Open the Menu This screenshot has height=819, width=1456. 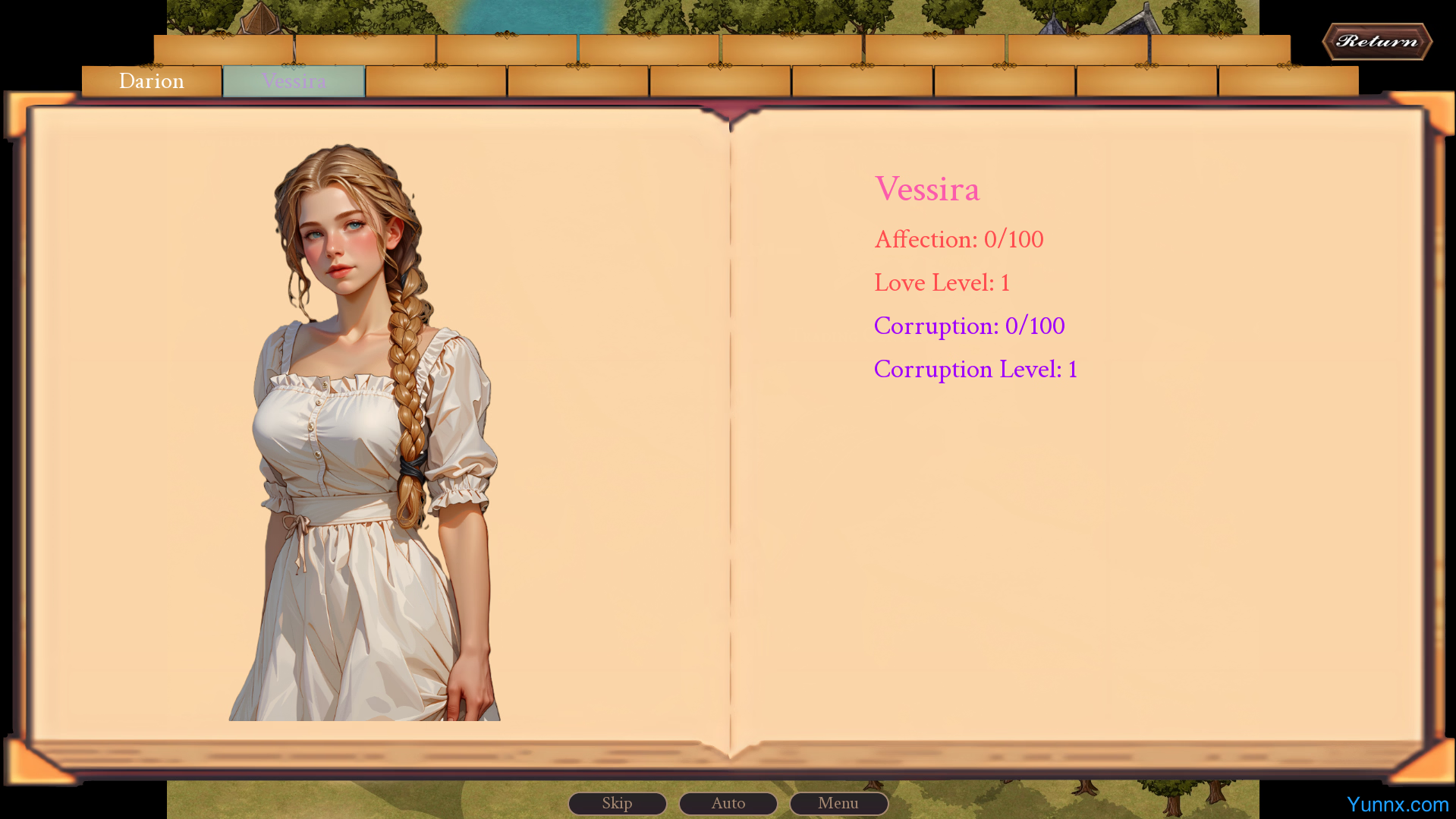pos(838,803)
